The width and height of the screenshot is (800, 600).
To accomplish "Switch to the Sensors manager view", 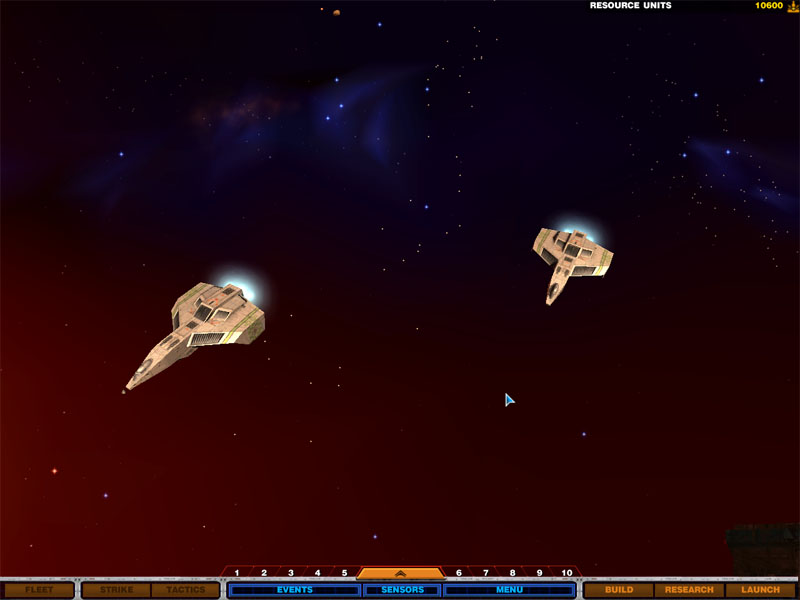I will click(402, 590).
